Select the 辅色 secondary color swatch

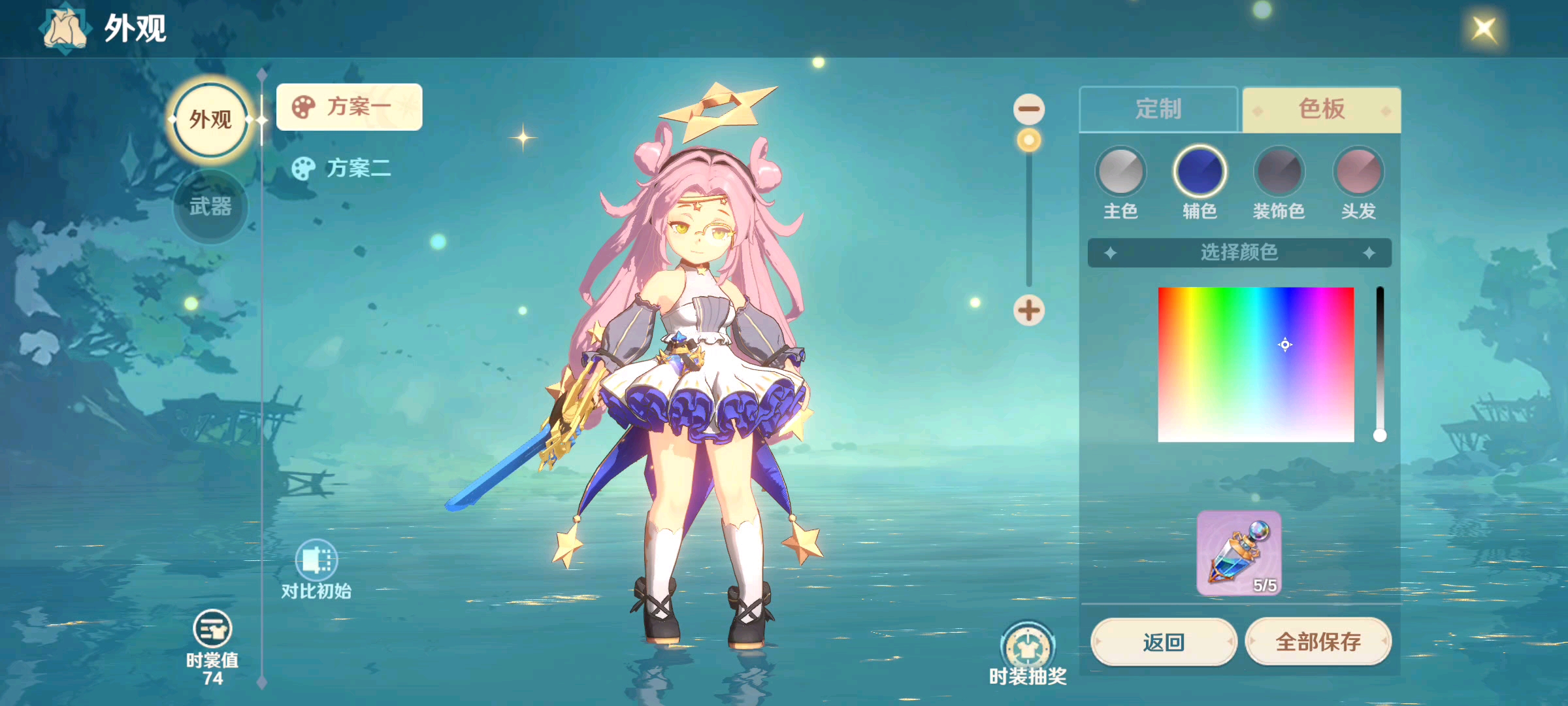1200,172
